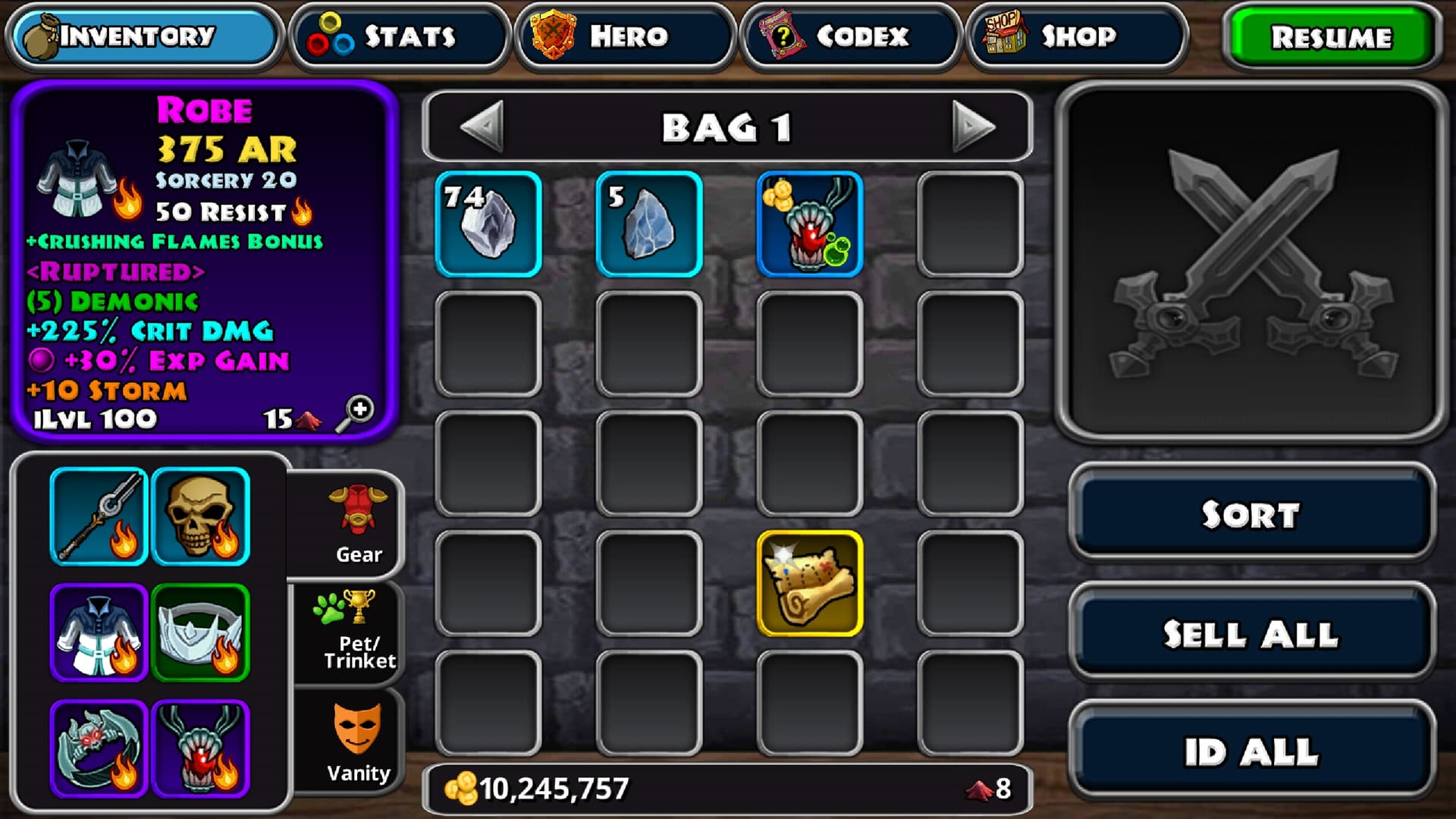Image resolution: width=1456 pixels, height=819 pixels.
Task: Select the golden treasure map item
Action: 810,583
